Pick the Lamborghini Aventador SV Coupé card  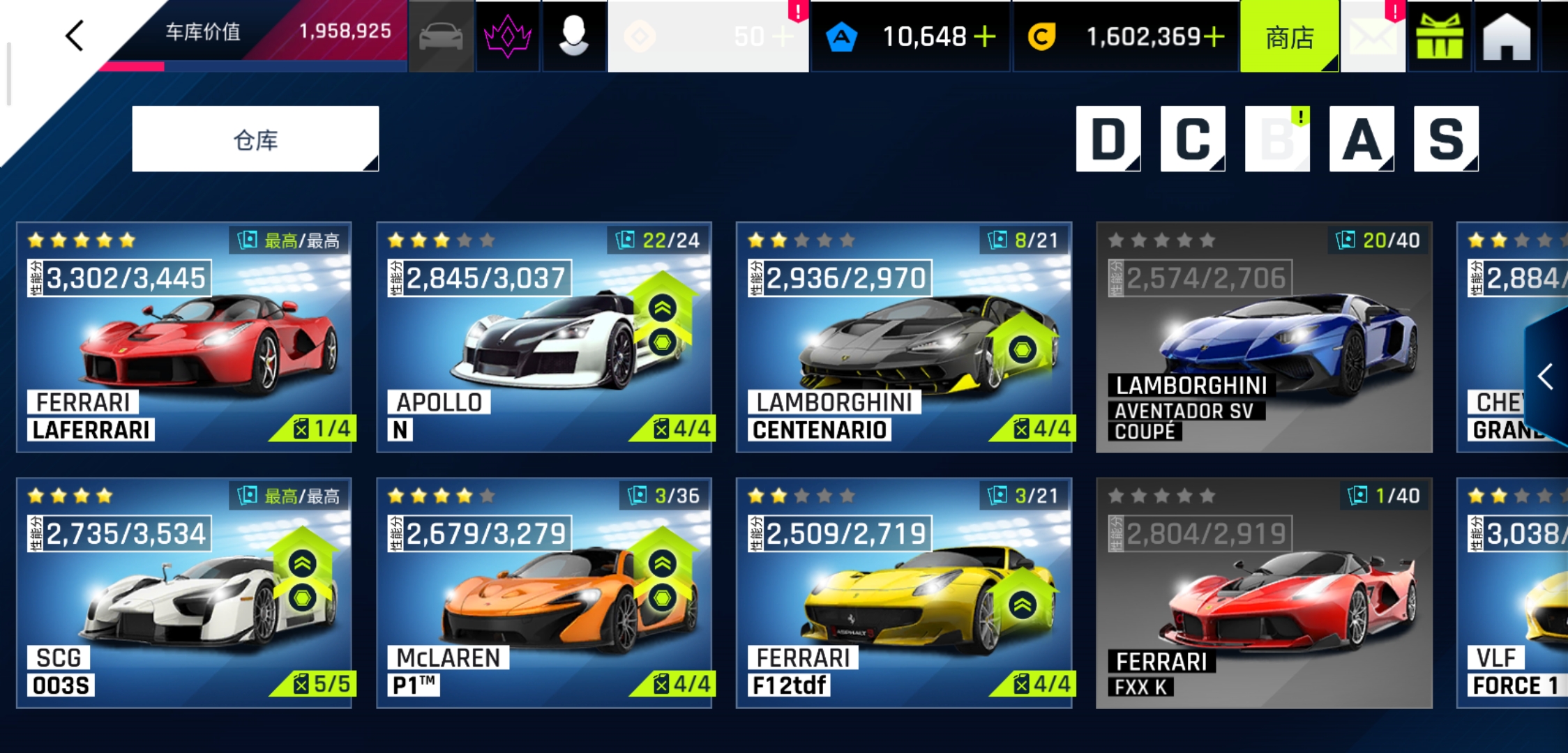[x=1264, y=337]
